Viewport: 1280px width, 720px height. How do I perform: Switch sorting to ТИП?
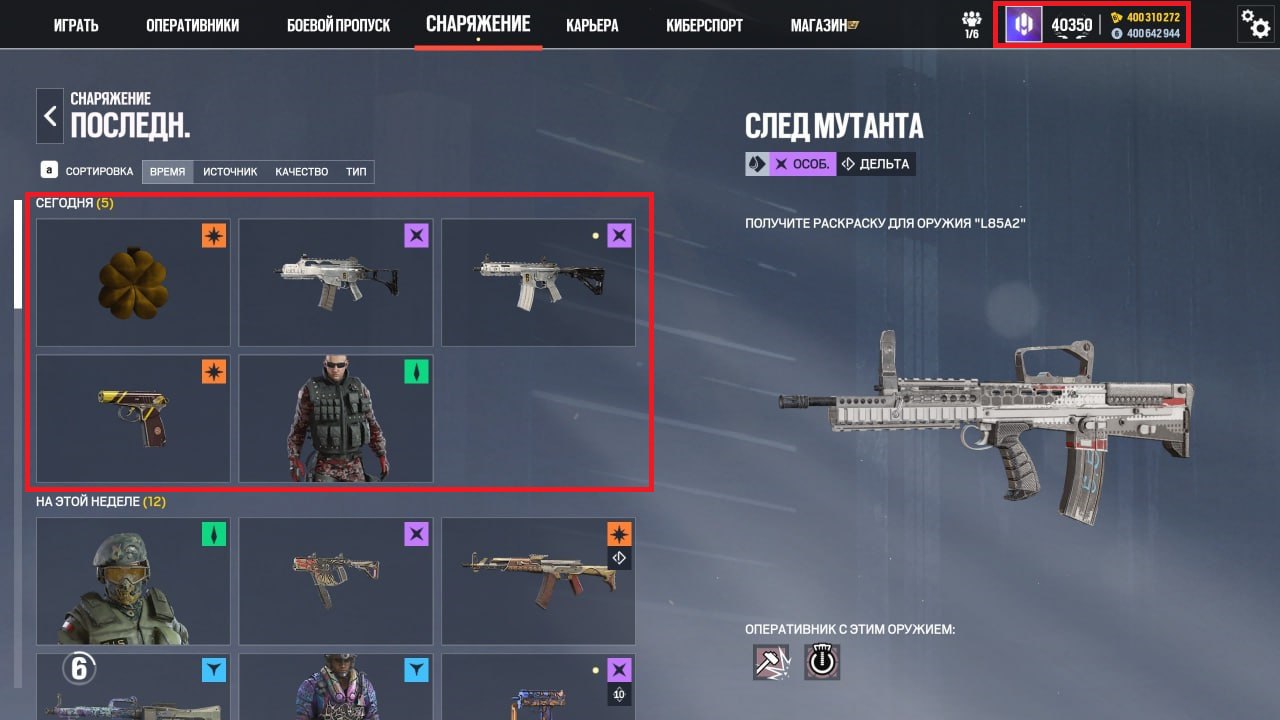[355, 171]
